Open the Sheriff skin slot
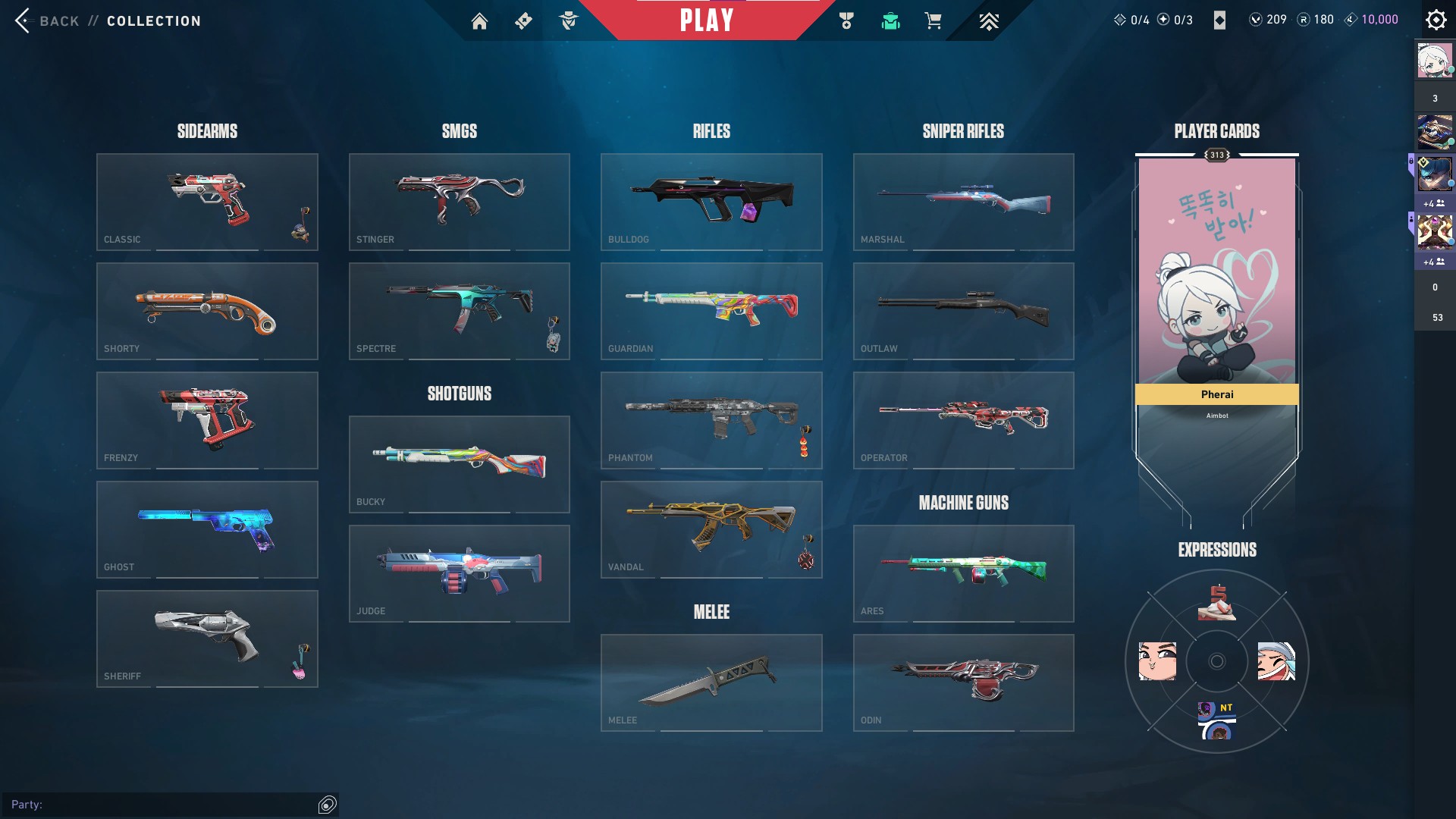The image size is (1456, 819). tap(207, 639)
